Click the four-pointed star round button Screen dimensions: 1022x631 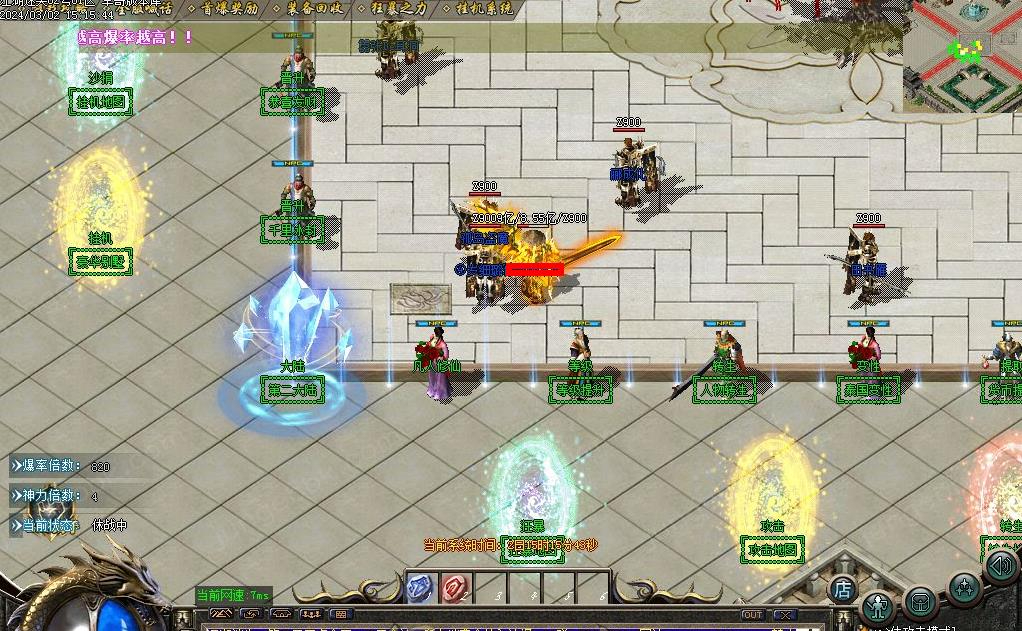tap(964, 588)
